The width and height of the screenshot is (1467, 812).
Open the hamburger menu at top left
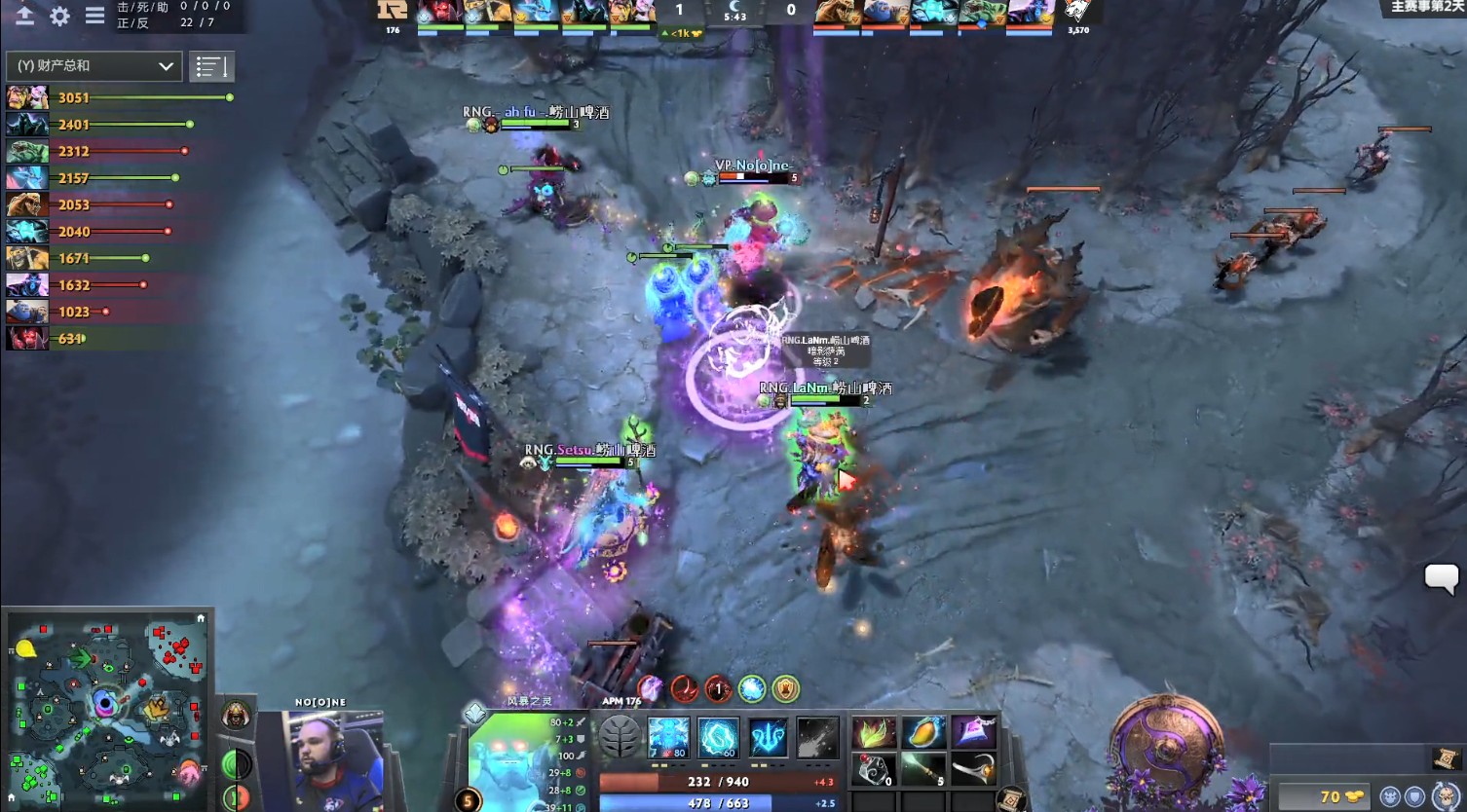pos(94,16)
